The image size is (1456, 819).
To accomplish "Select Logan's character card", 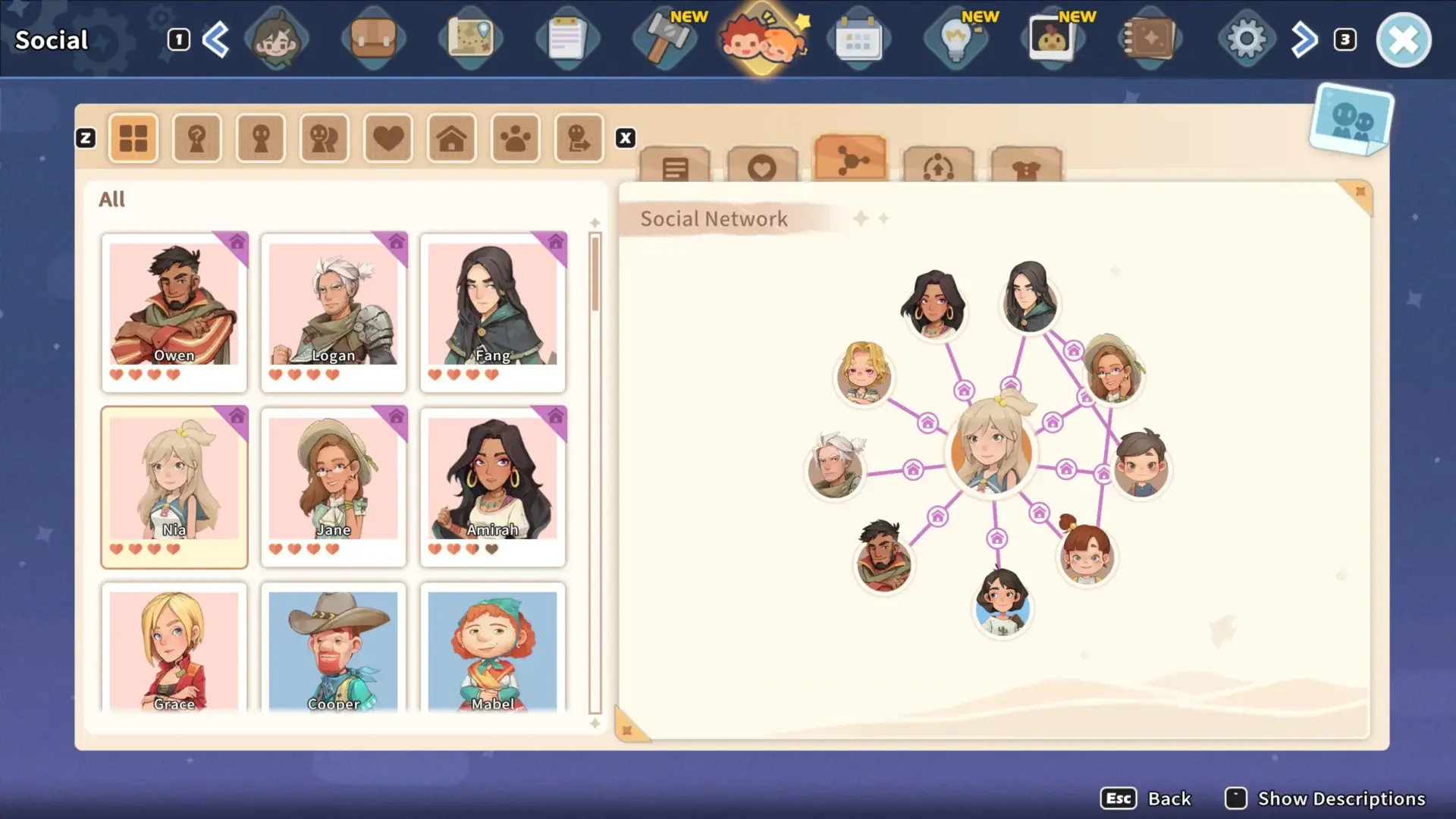I will pos(334,311).
